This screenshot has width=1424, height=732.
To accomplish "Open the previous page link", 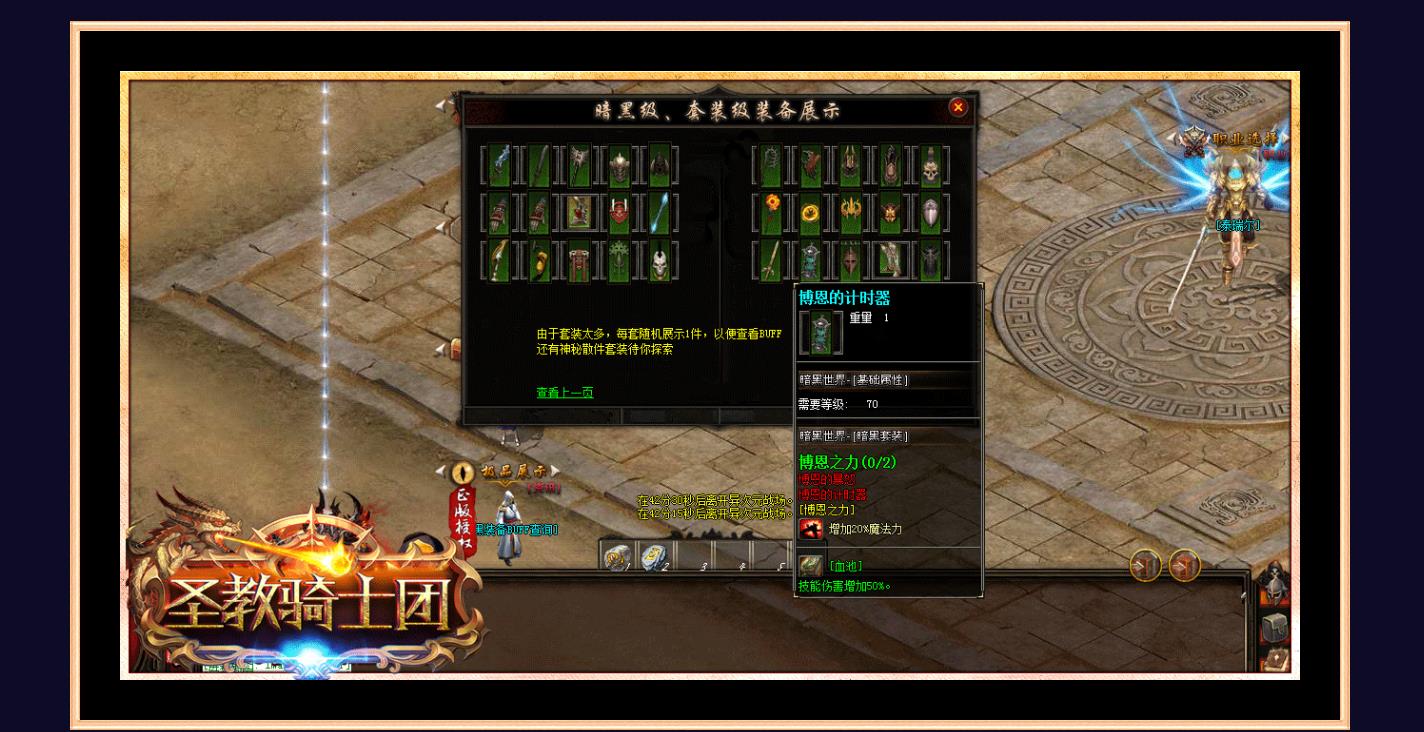I will (564, 393).
